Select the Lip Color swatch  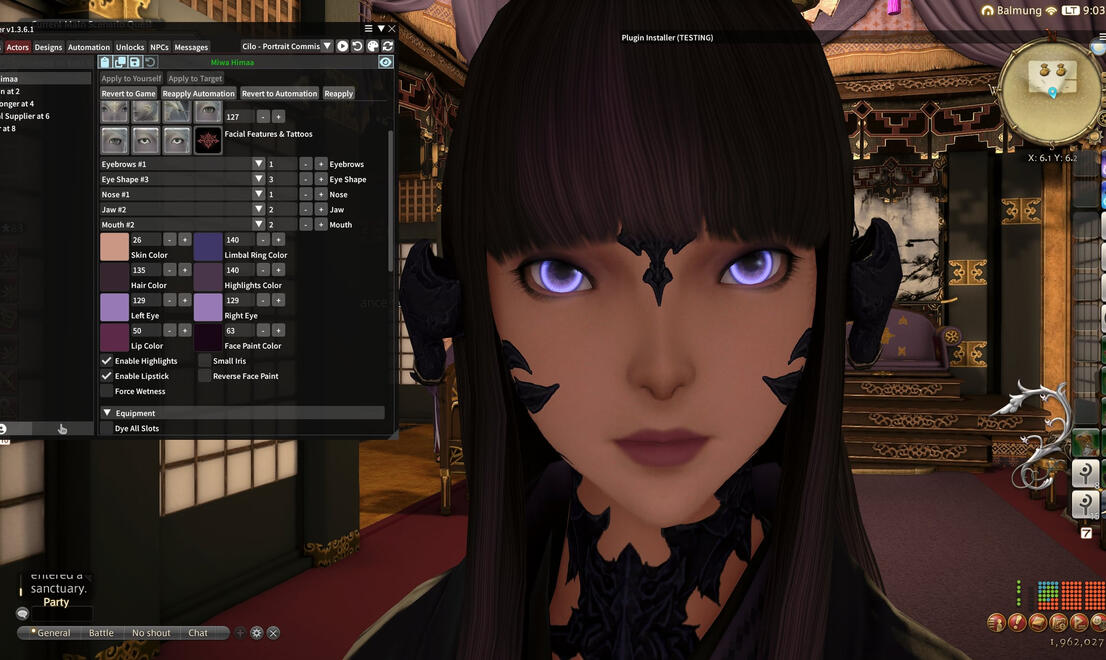click(115, 337)
